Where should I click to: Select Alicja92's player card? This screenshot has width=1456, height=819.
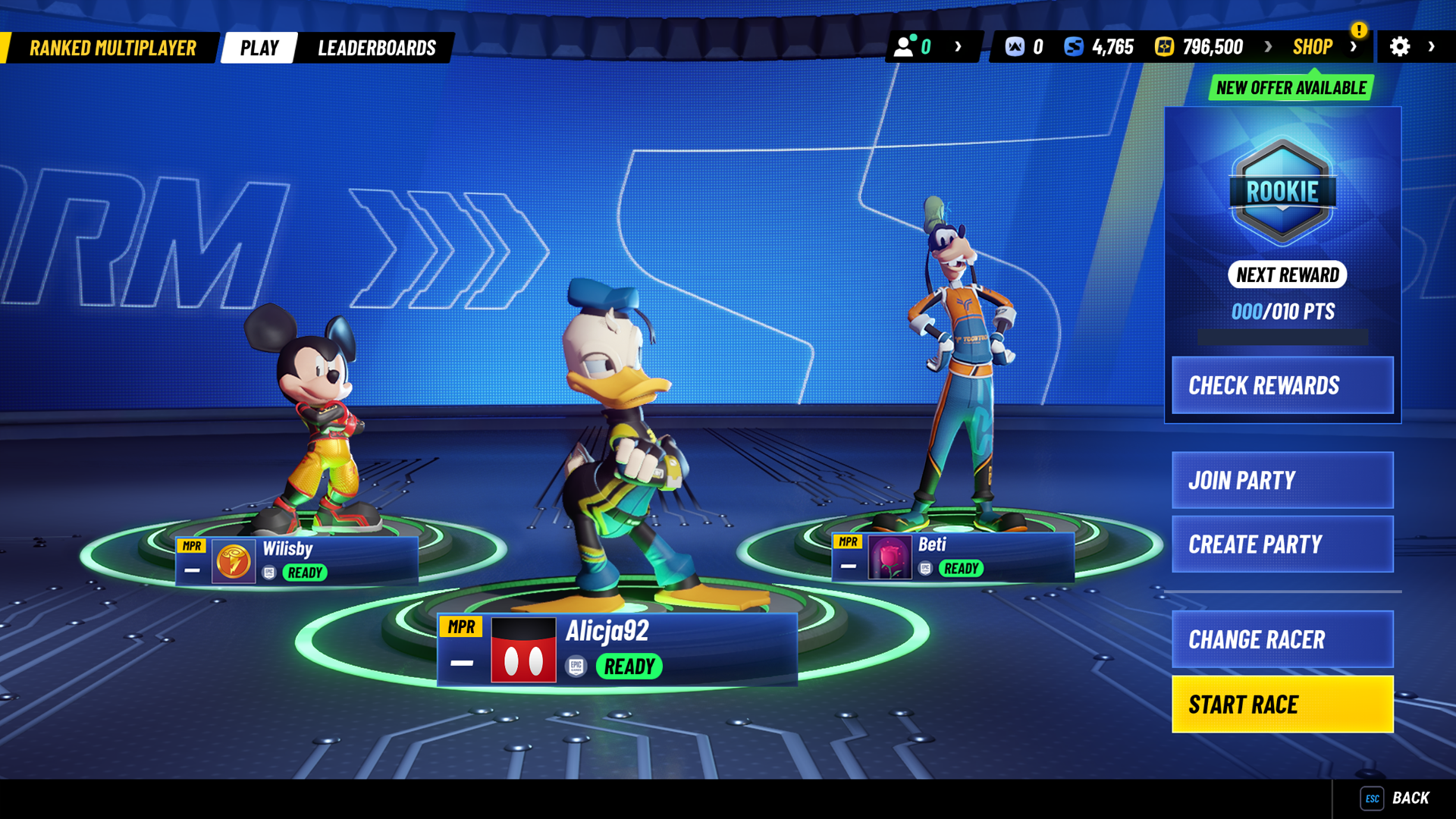click(617, 650)
